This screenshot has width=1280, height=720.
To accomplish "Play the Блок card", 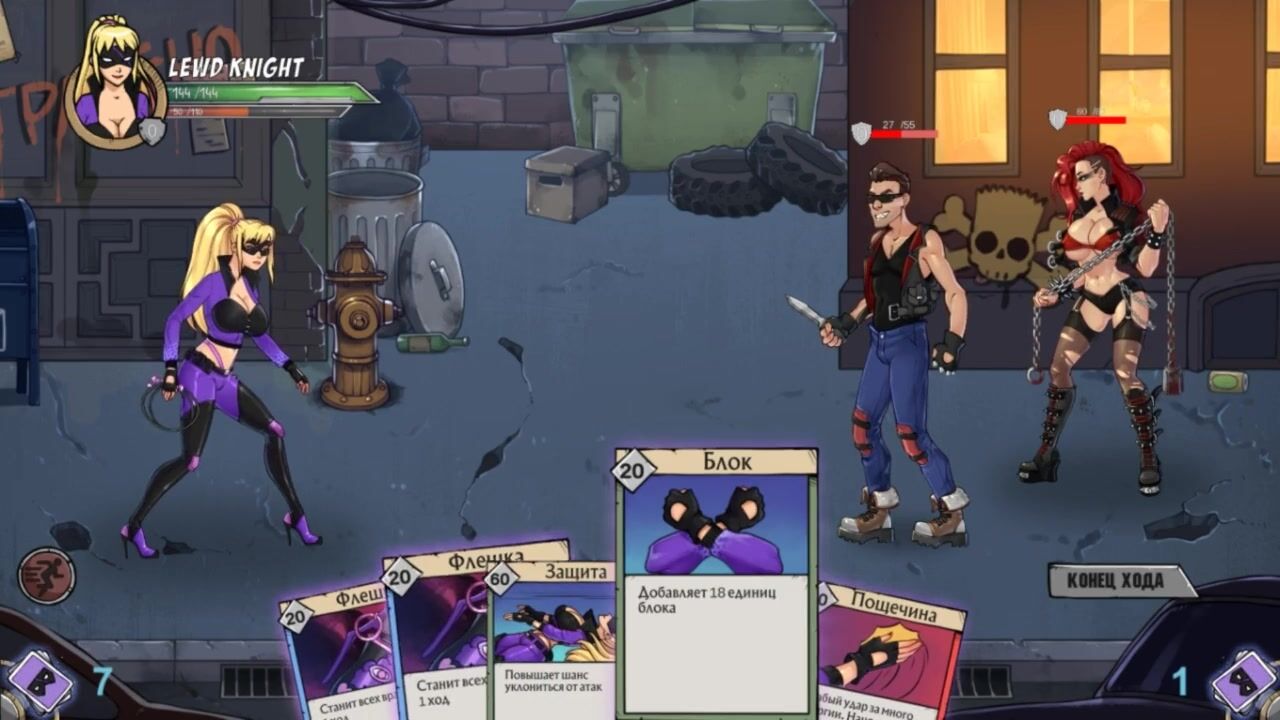I will pos(715,580).
